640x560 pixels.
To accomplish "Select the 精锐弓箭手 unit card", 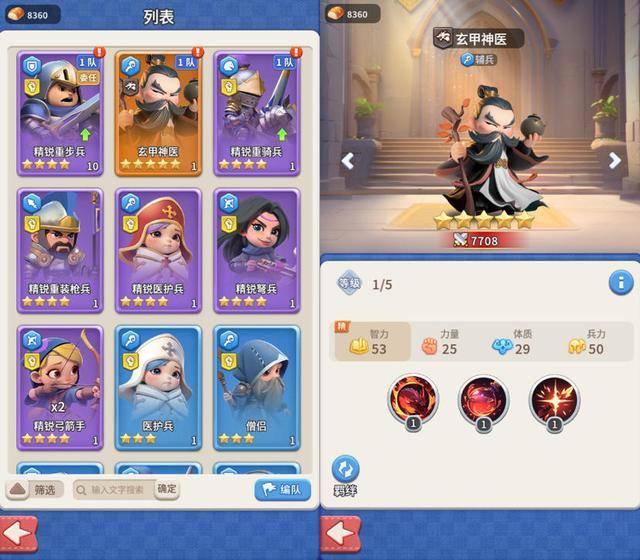I will 60,387.
